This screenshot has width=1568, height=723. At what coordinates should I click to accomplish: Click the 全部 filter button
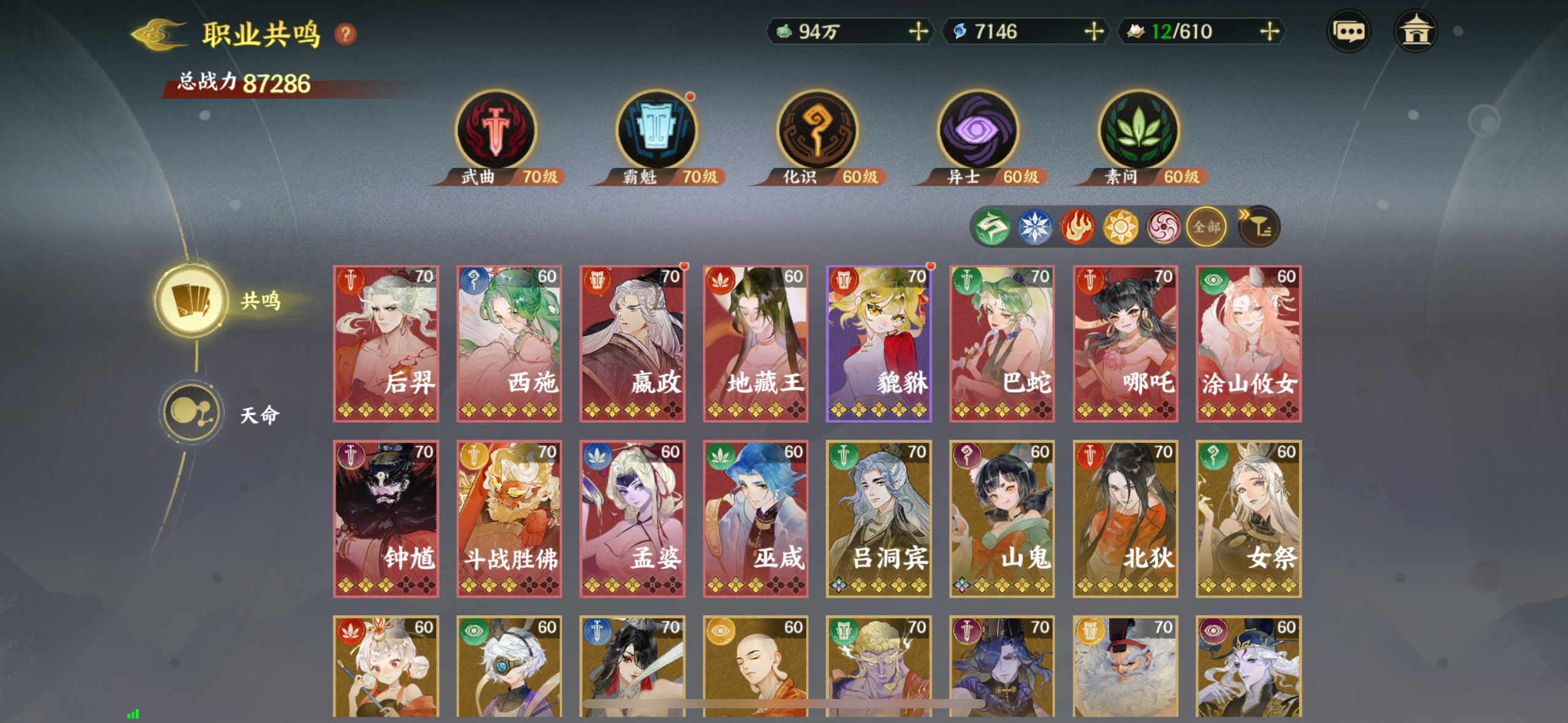[x=1206, y=227]
